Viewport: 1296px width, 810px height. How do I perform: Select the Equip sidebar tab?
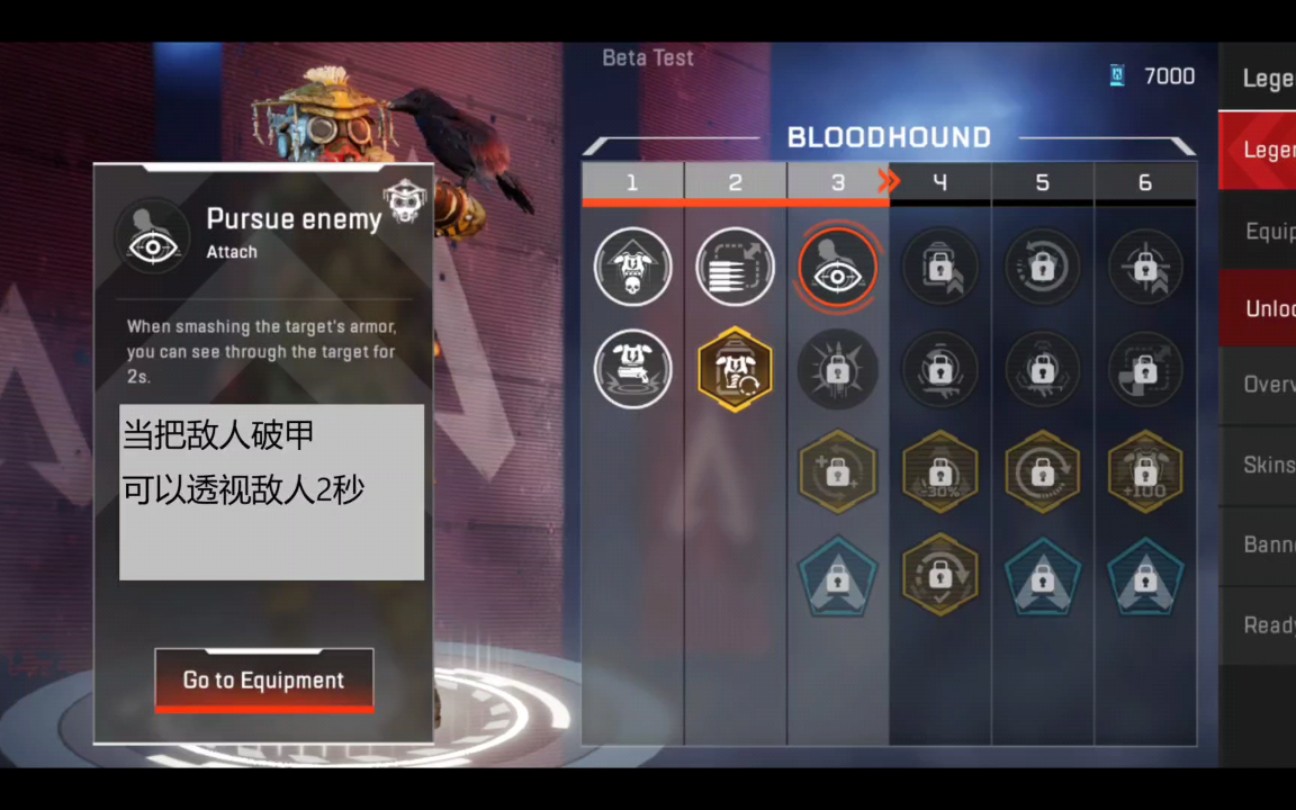[x=1262, y=230]
